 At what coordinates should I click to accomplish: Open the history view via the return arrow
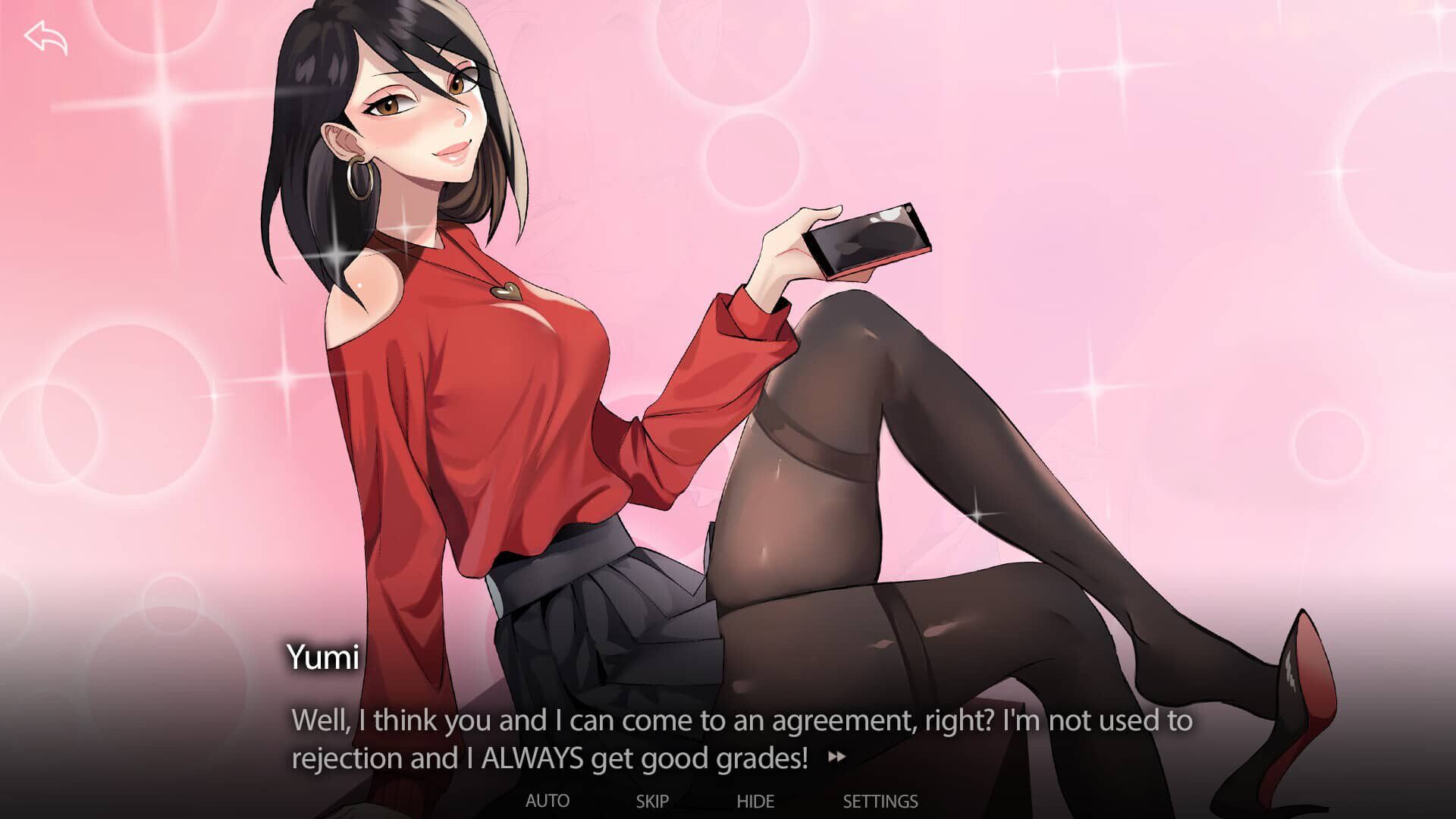pyautogui.click(x=47, y=36)
